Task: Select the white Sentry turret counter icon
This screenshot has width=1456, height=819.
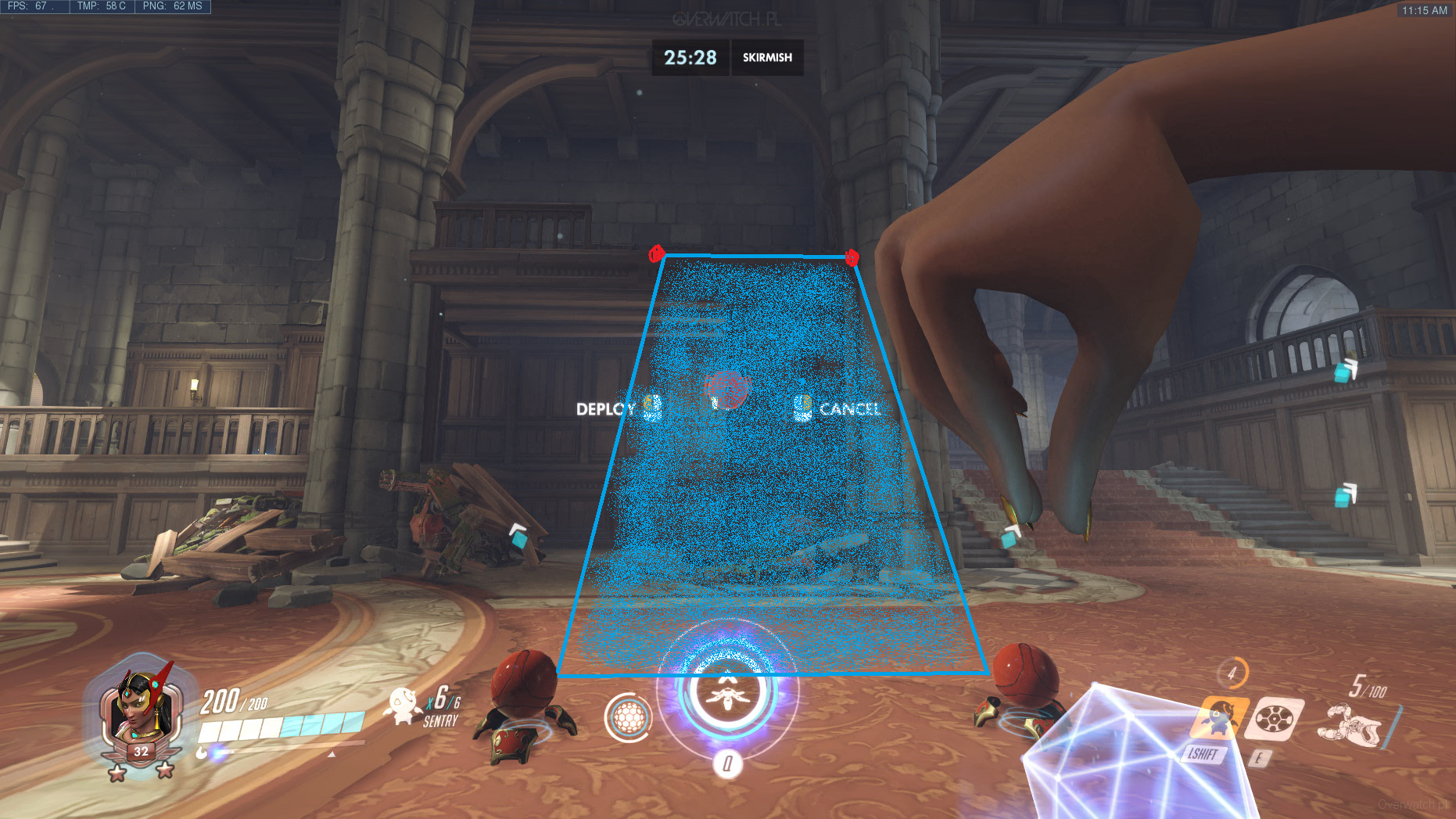Action: [403, 705]
